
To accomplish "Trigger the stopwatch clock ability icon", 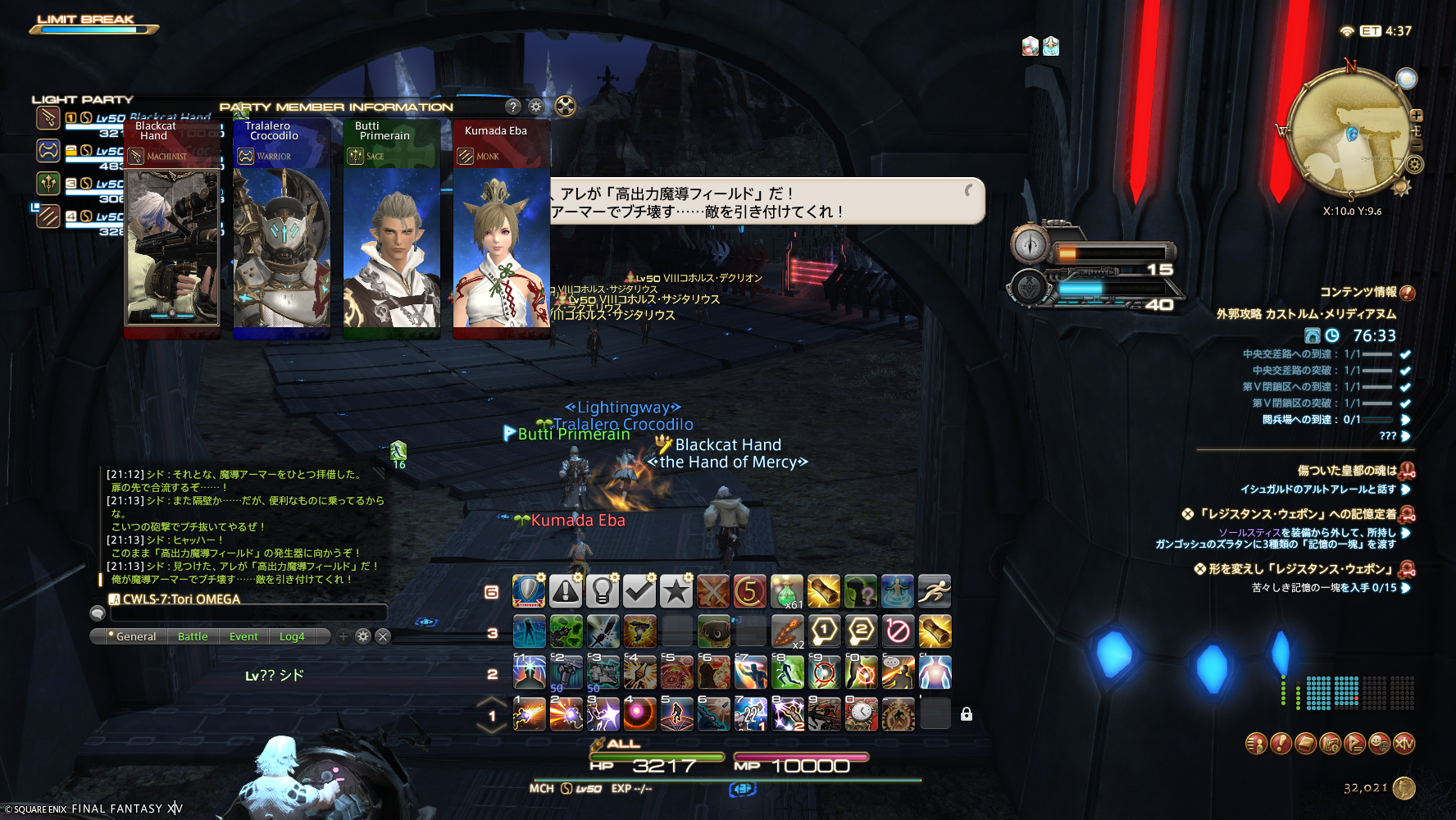I will click(862, 714).
